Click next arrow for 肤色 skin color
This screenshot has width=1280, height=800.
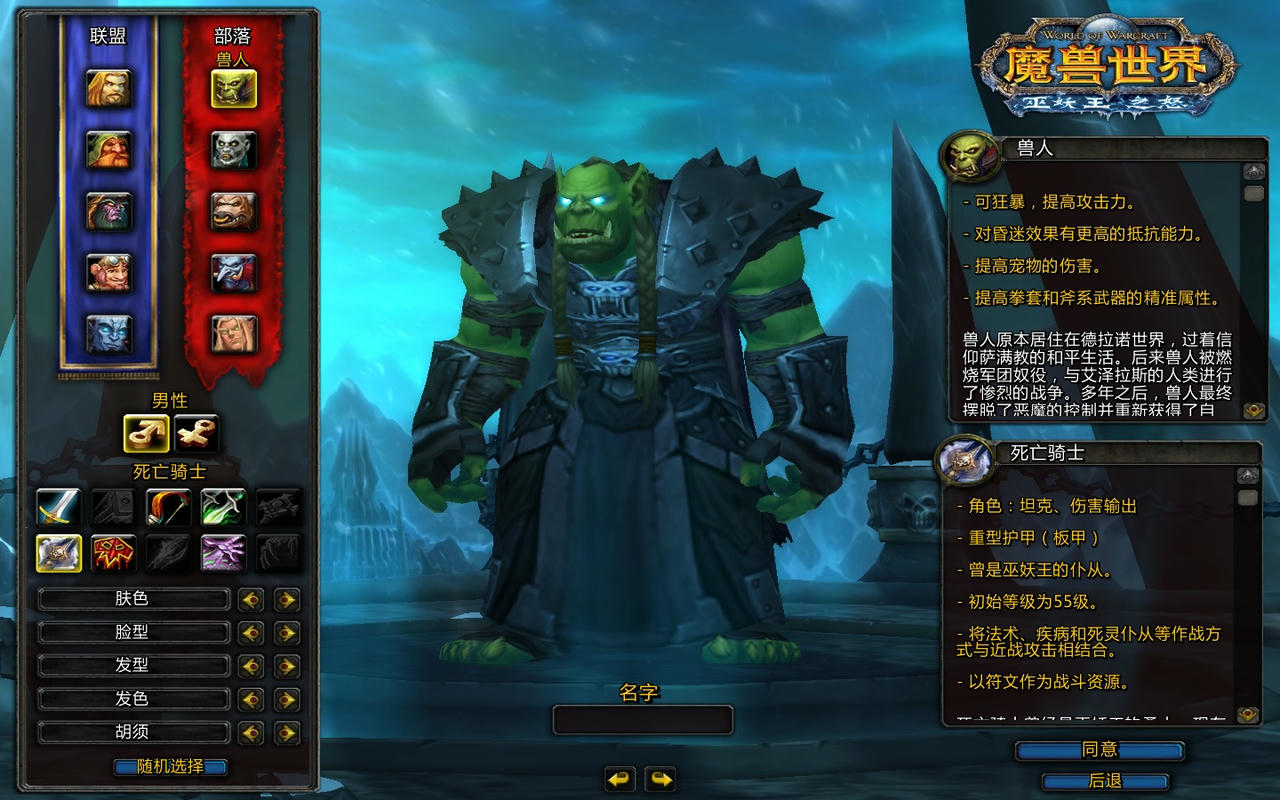point(287,600)
